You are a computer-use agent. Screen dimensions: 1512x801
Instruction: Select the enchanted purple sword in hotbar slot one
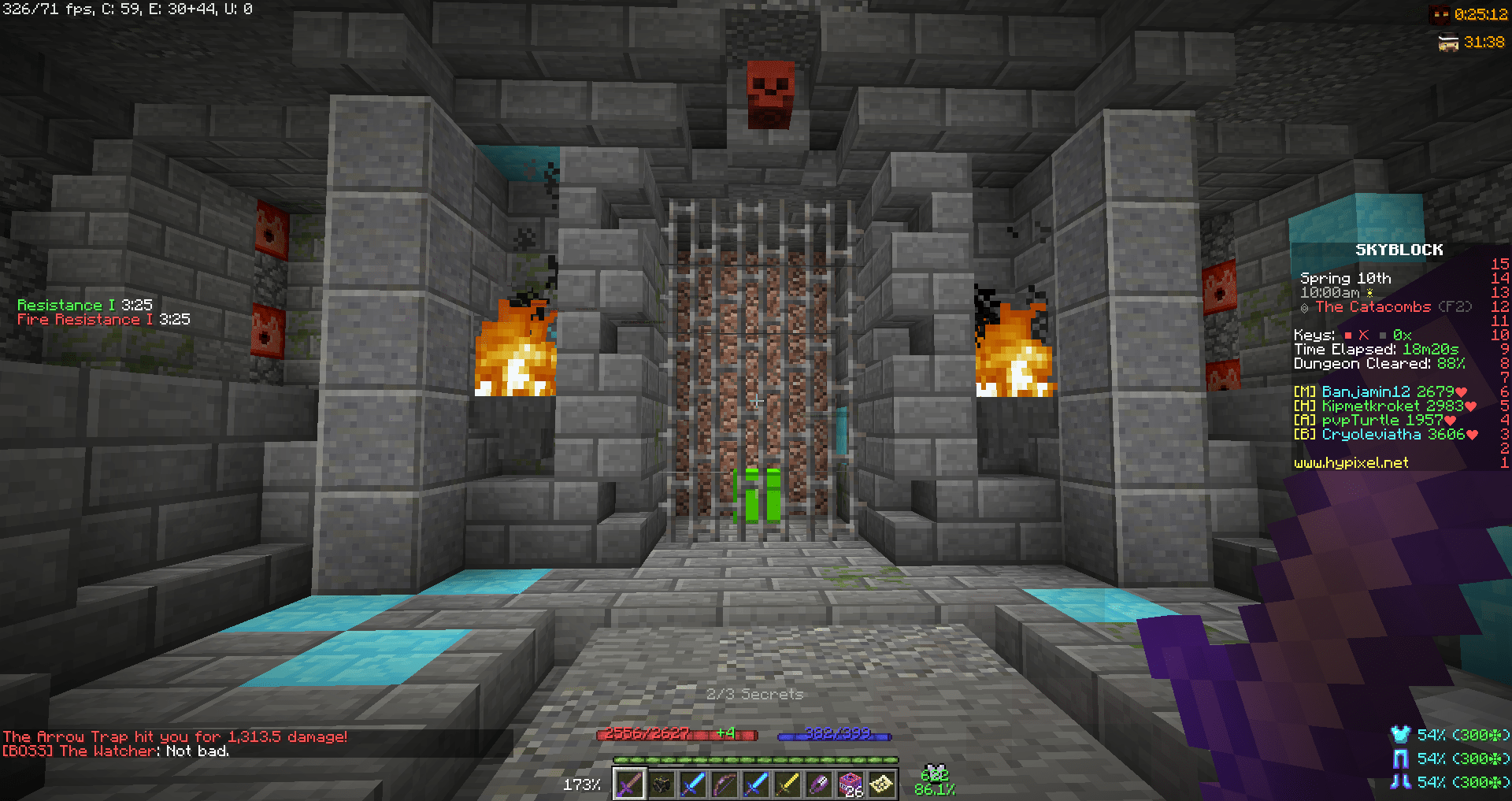[630, 784]
